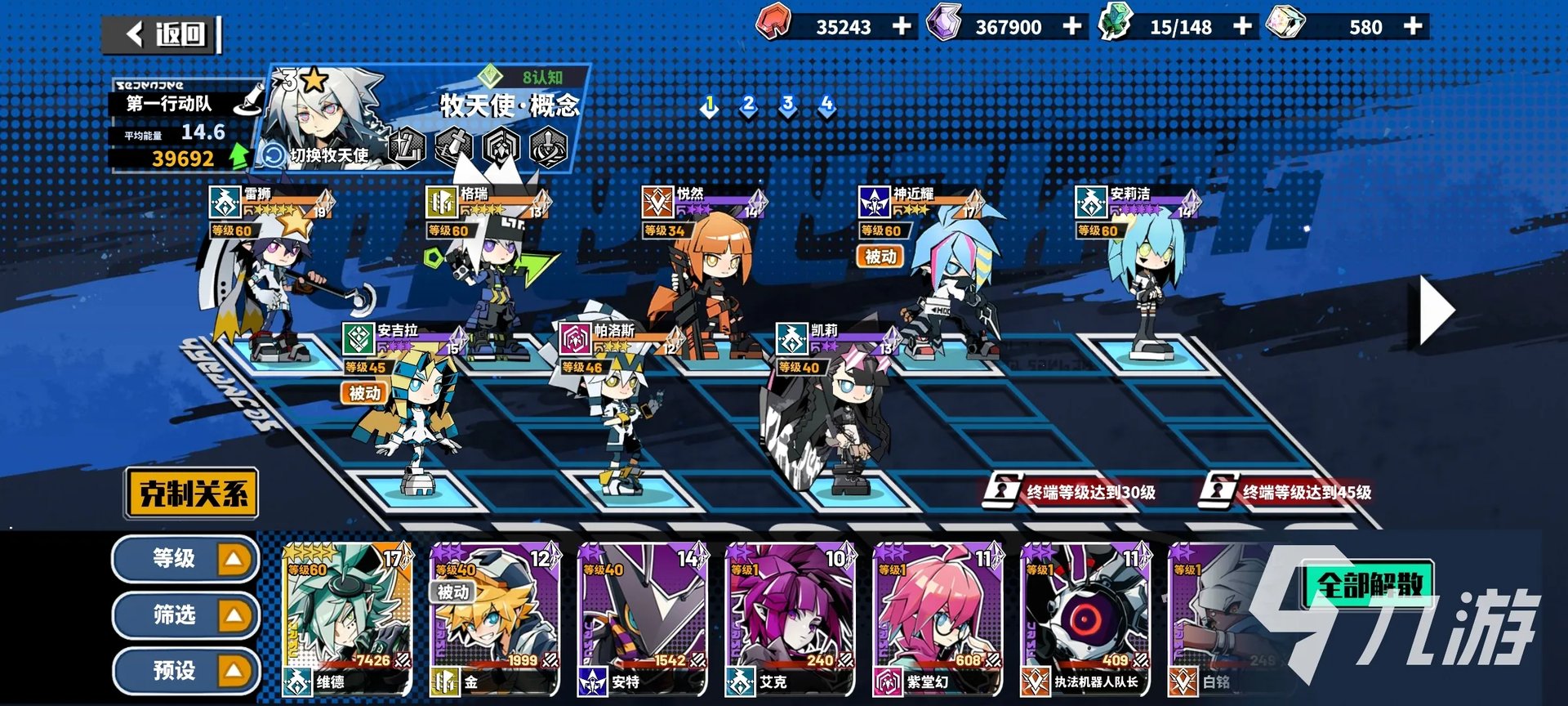Add more green energy stamina
The width and height of the screenshot is (1568, 706).
(x=1242, y=26)
